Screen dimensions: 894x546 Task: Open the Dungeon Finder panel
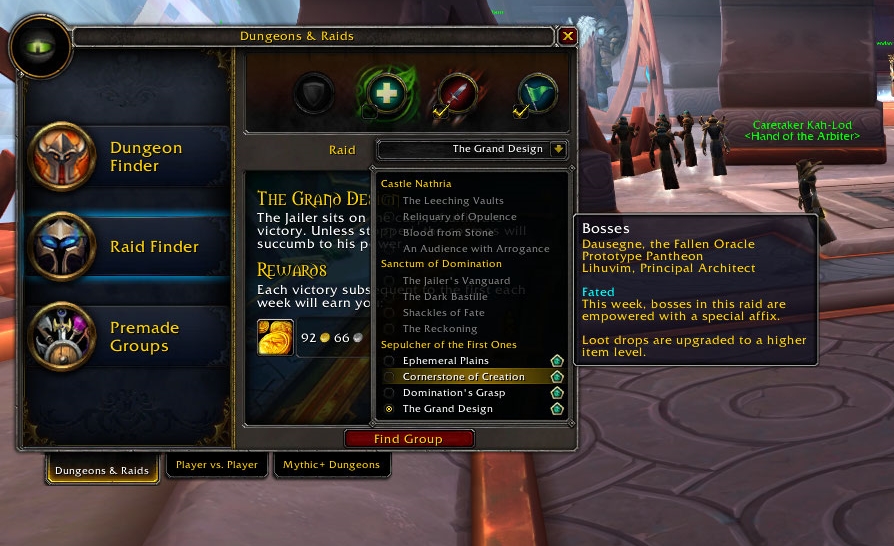pyautogui.click(x=130, y=157)
